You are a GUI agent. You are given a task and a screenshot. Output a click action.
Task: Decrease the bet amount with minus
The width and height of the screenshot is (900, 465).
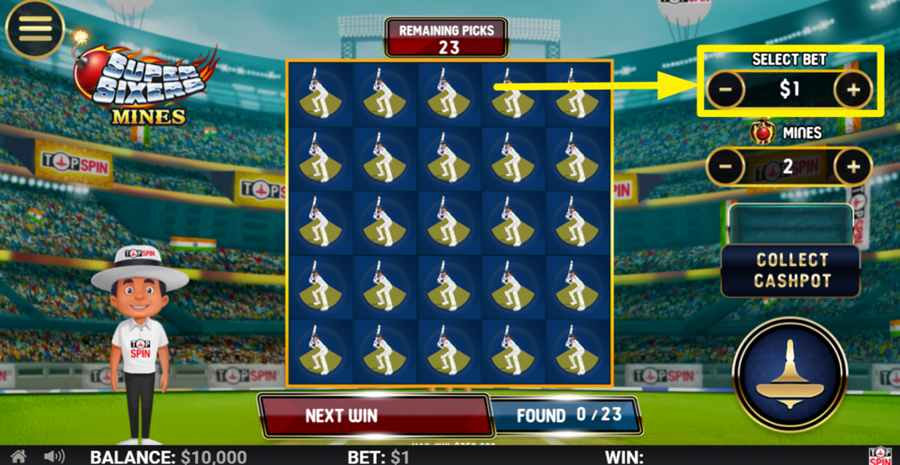pyautogui.click(x=726, y=90)
